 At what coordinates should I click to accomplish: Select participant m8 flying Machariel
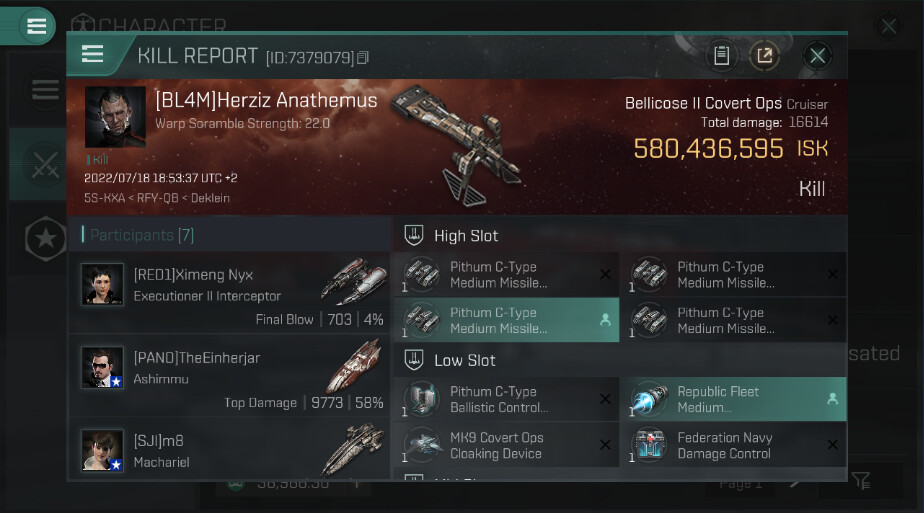[229, 448]
